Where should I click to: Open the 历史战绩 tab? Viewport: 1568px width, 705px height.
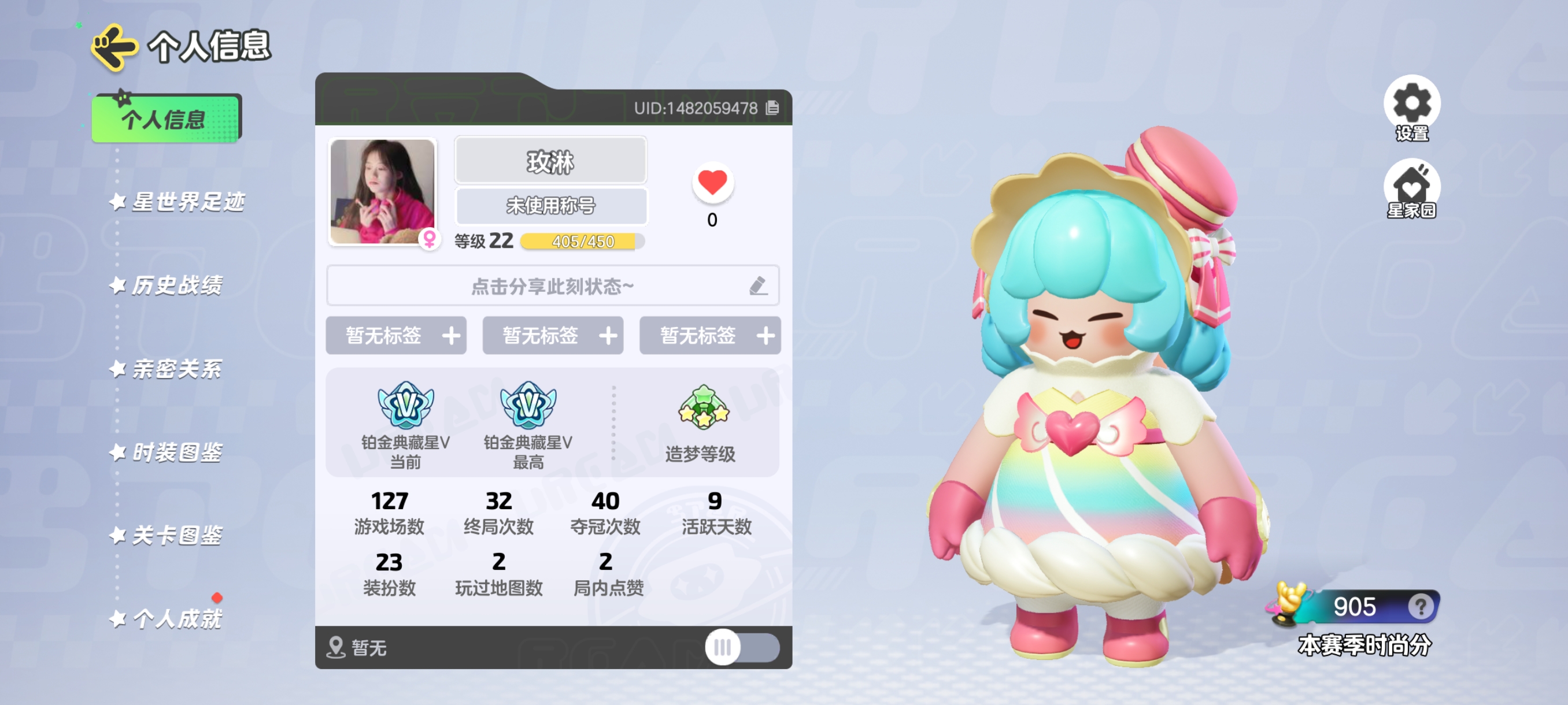176,285
